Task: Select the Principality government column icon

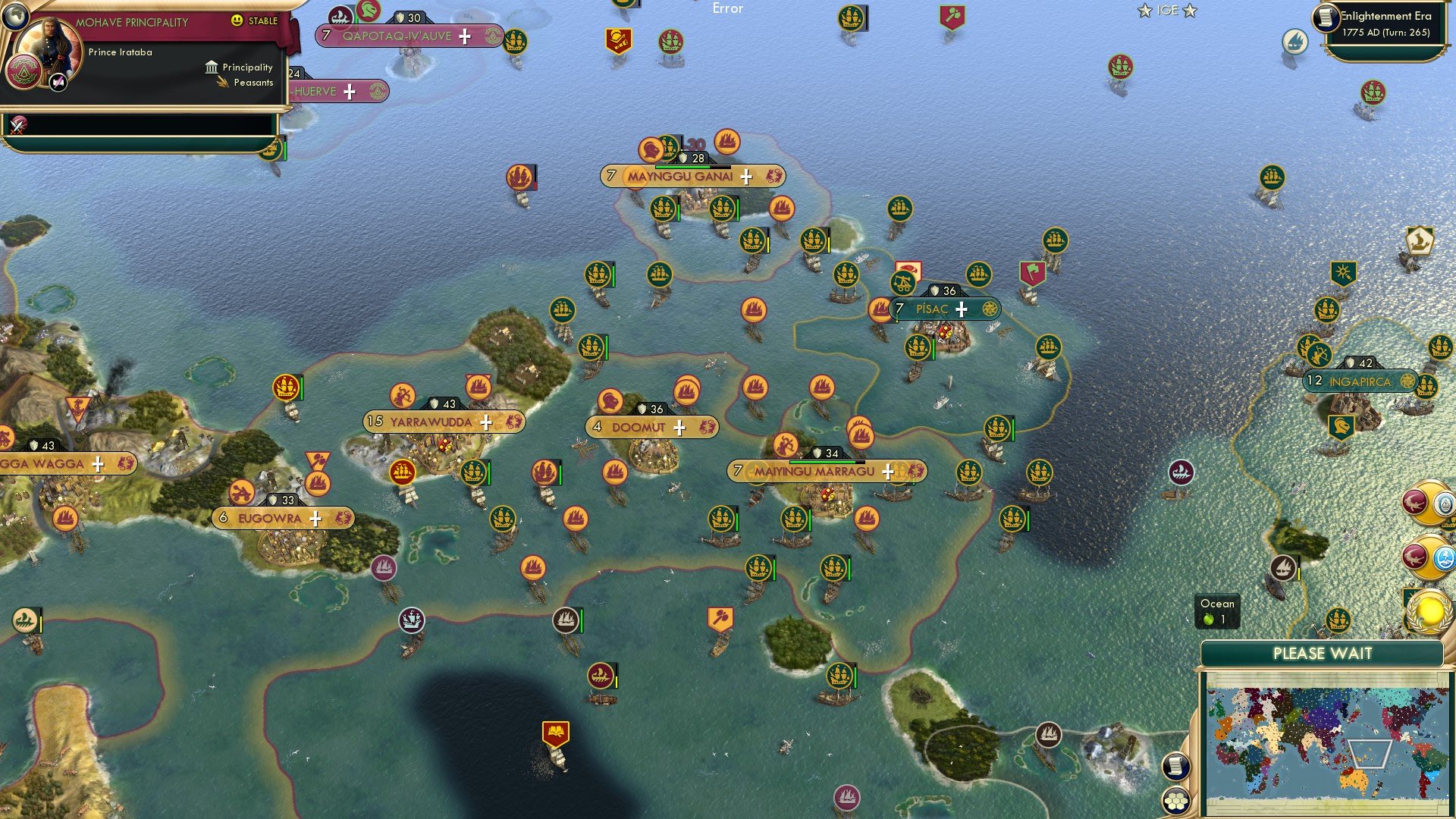Action: [211, 67]
